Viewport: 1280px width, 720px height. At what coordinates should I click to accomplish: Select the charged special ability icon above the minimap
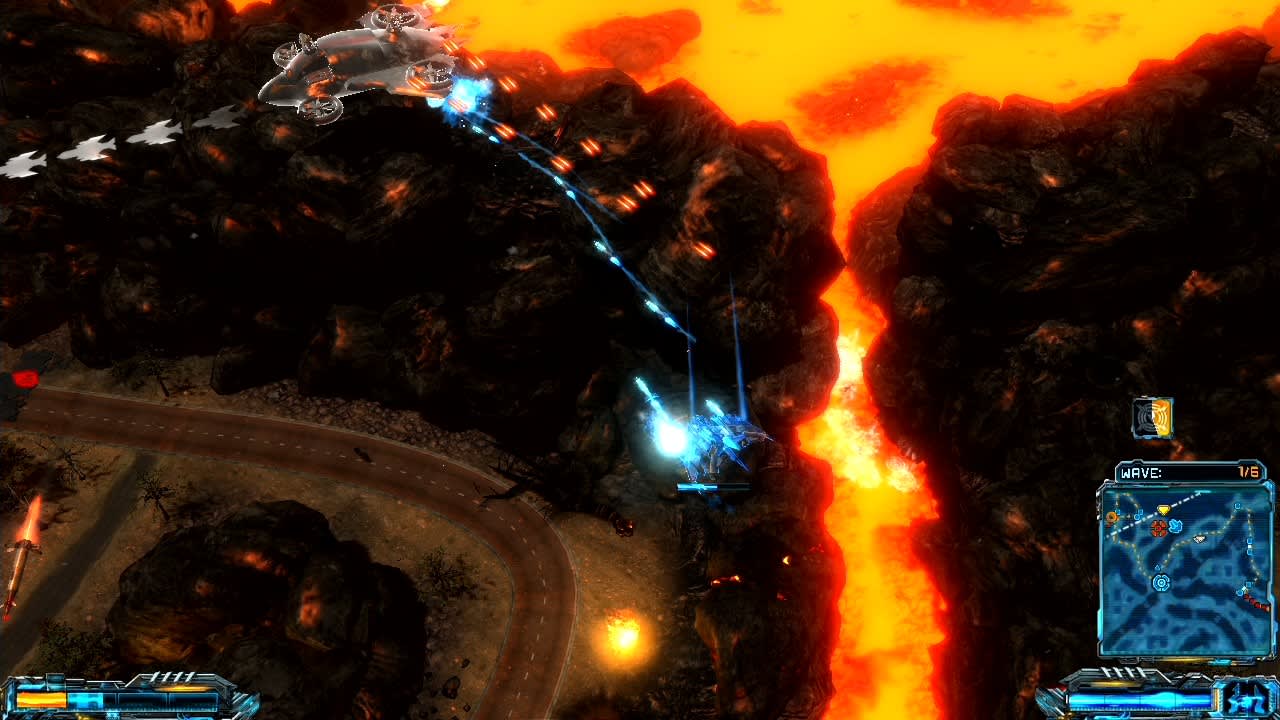tap(1152, 419)
